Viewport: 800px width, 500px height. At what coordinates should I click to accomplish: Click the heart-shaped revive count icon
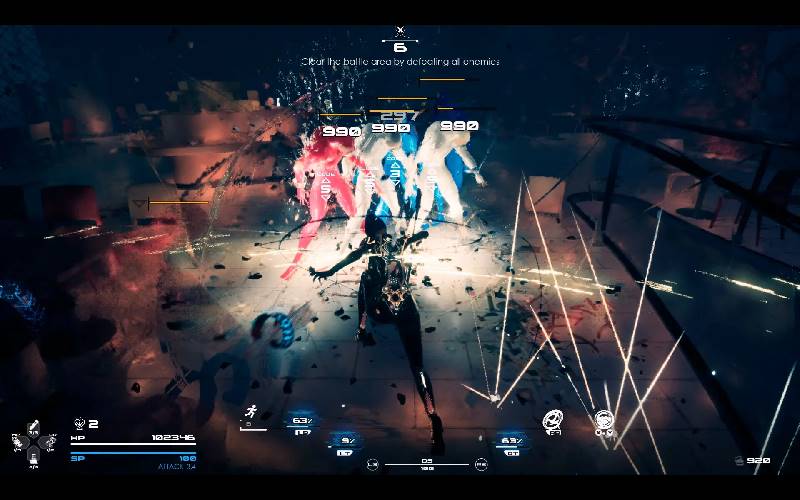click(79, 424)
